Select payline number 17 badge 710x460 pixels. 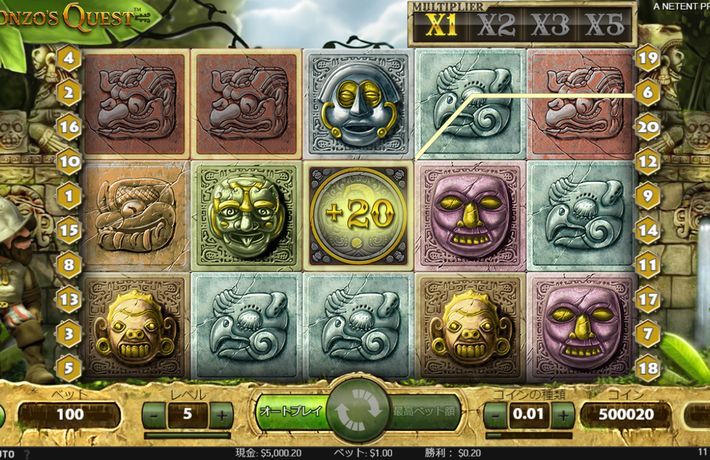[648, 298]
